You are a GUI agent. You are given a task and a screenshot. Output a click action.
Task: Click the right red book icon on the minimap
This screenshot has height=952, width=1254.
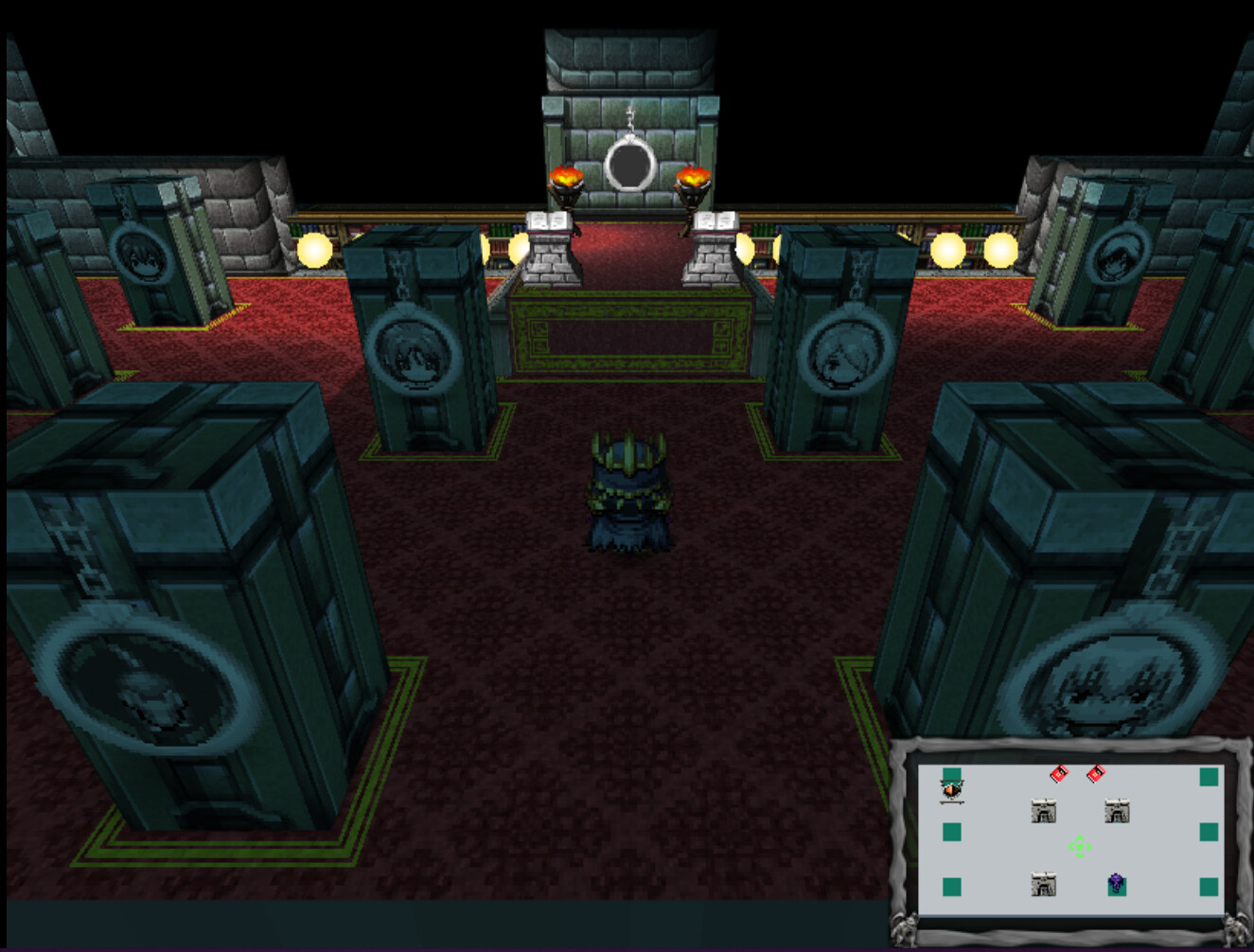pos(1096,772)
